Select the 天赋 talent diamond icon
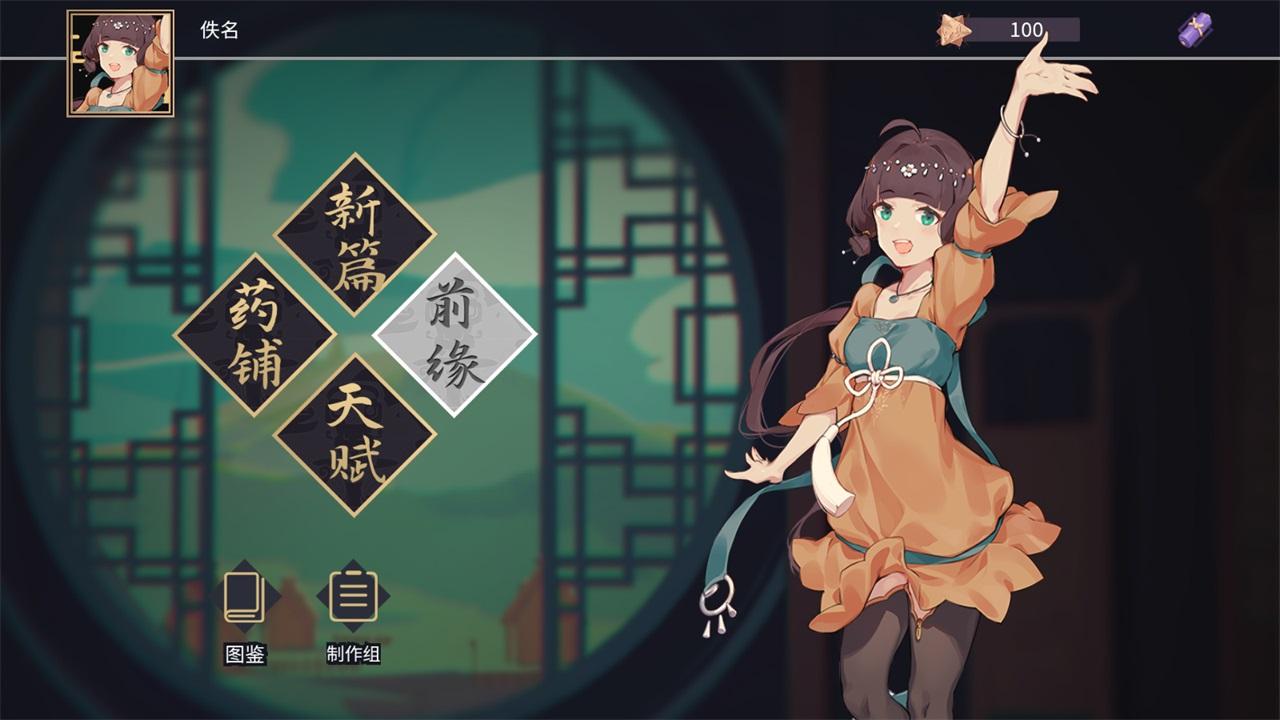The height and width of the screenshot is (720, 1280). (356, 432)
